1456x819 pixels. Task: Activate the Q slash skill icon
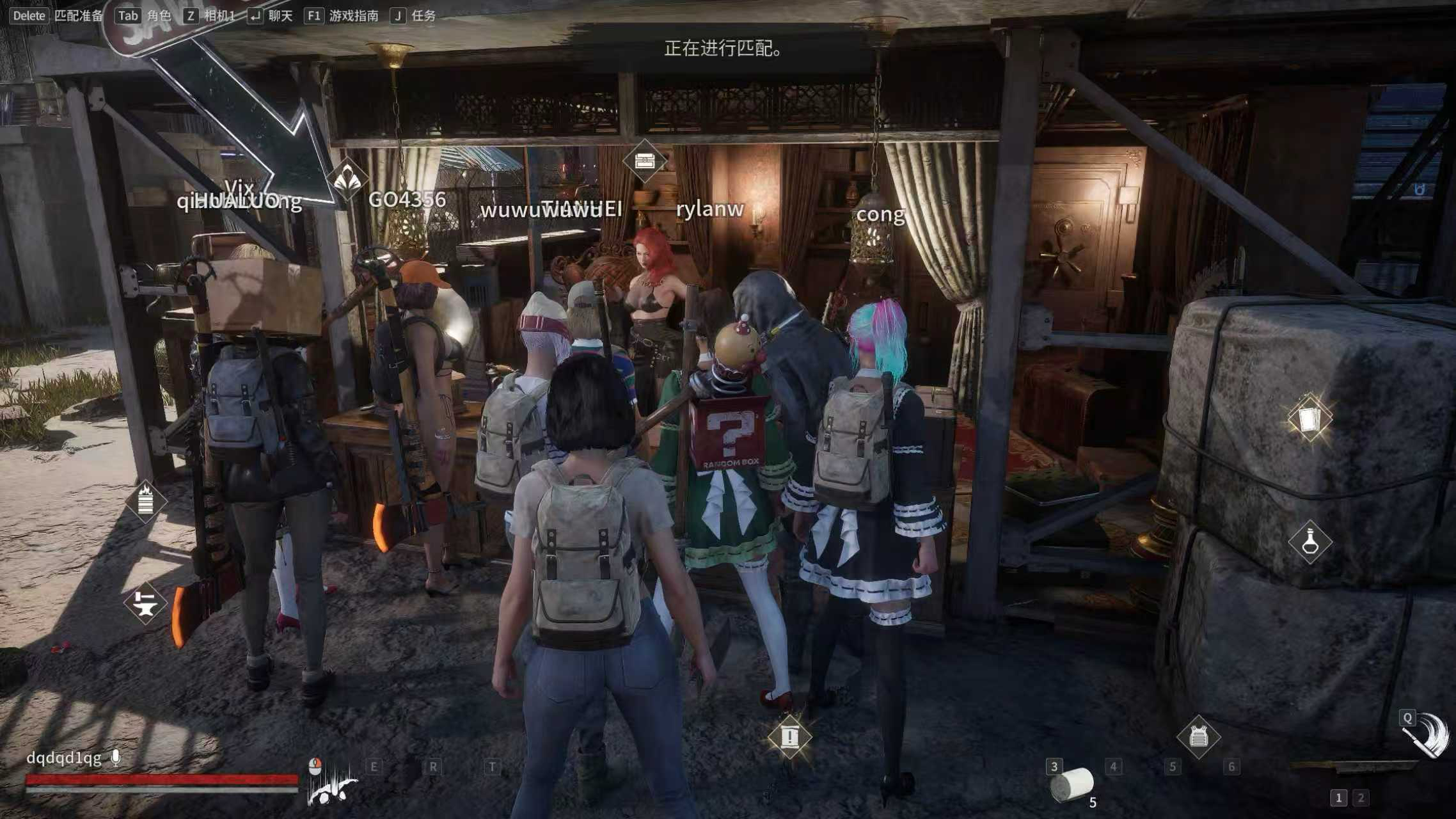[x=1427, y=737]
